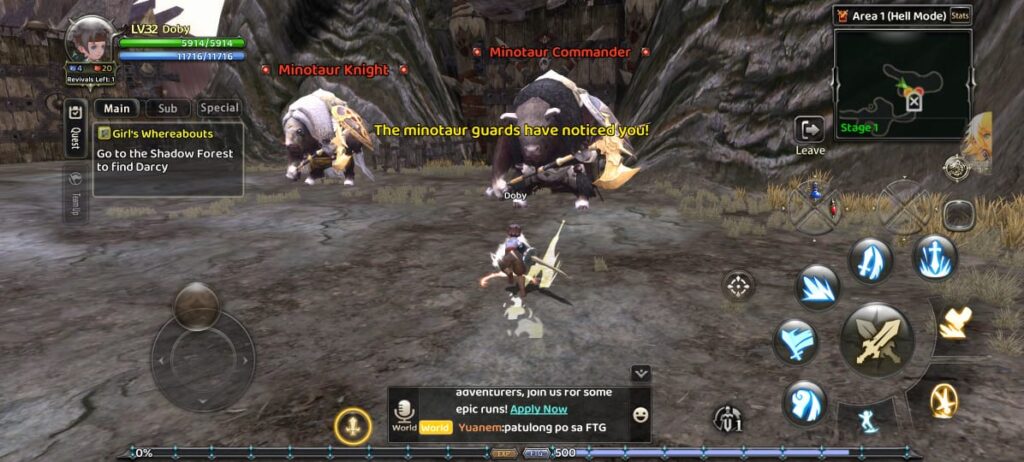This screenshot has width=1024, height=462.
Task: Activate the blue swirl skill icon
Action: [804, 403]
